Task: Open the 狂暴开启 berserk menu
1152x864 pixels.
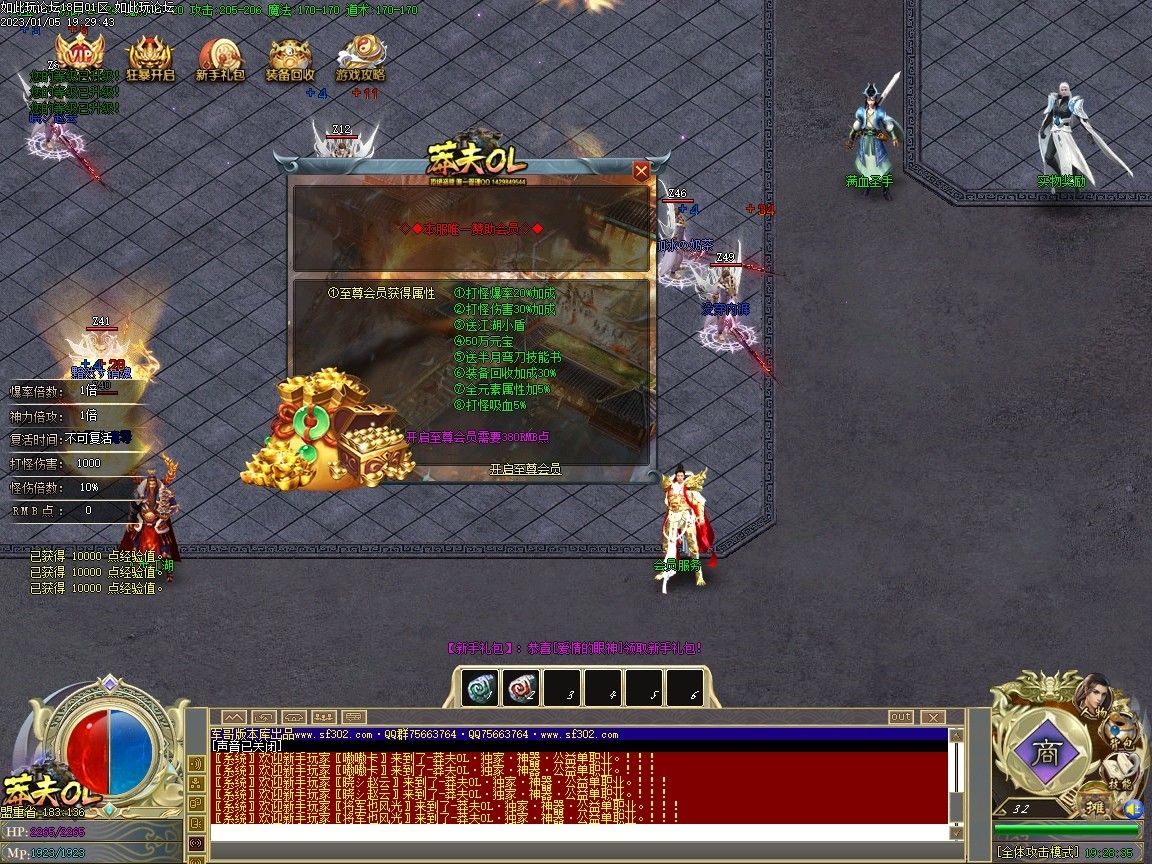Action: (x=149, y=58)
